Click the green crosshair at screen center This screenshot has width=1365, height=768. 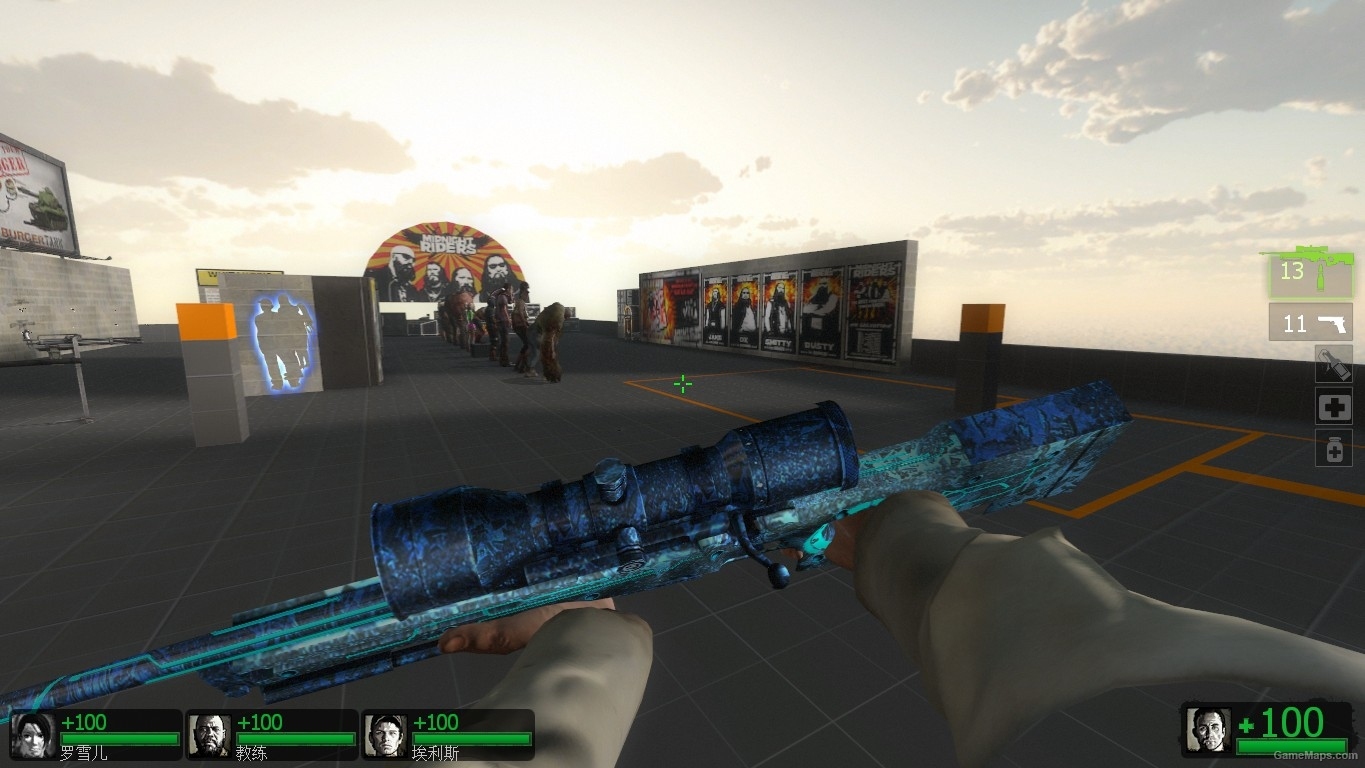coord(683,384)
